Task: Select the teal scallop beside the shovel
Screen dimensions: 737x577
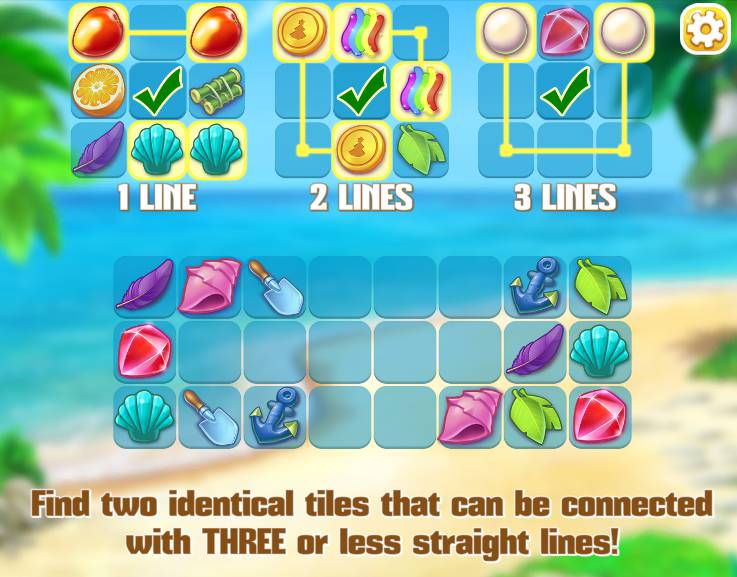Action: (x=145, y=417)
